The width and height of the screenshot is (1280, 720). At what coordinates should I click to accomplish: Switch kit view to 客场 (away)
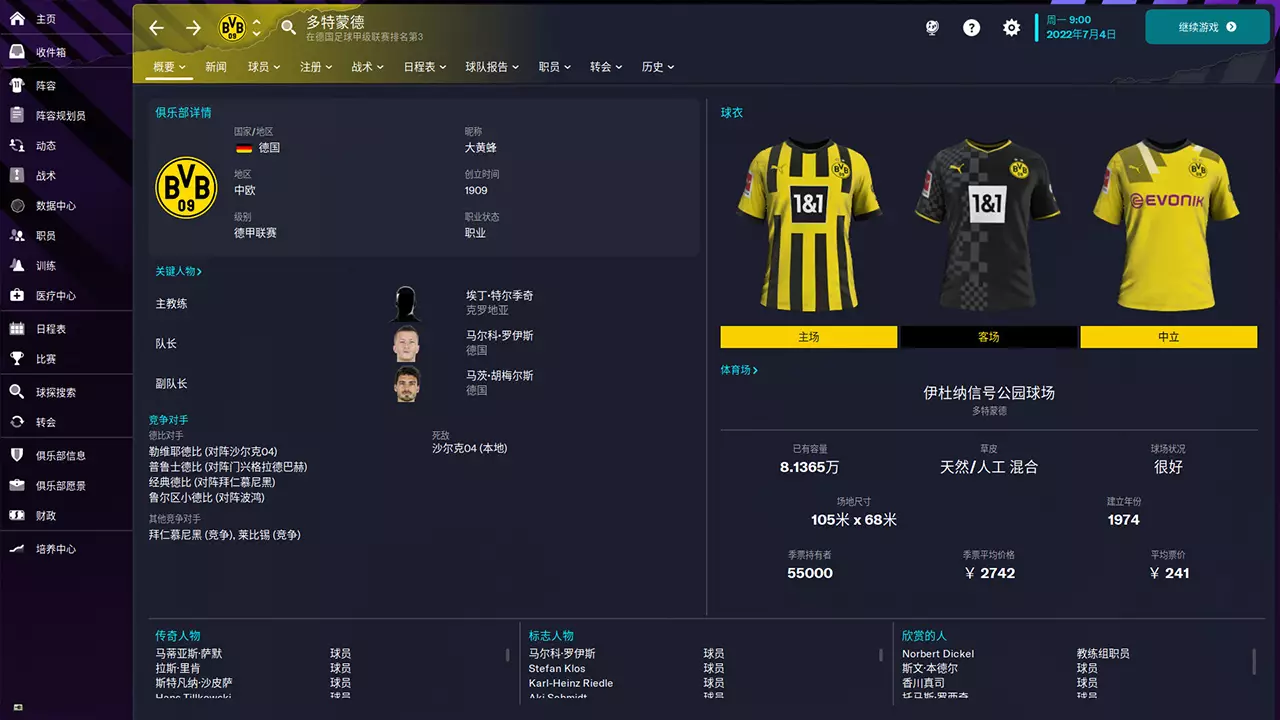988,337
